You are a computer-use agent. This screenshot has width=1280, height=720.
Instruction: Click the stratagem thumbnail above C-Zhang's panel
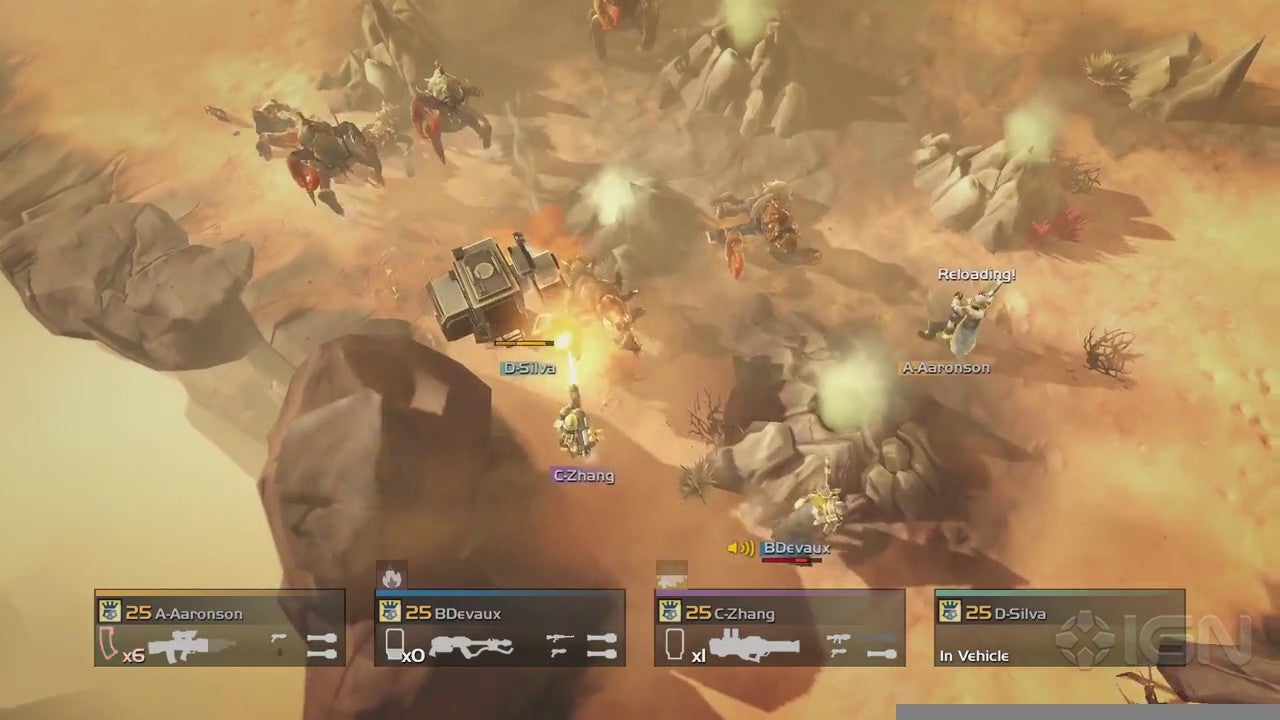(x=671, y=573)
